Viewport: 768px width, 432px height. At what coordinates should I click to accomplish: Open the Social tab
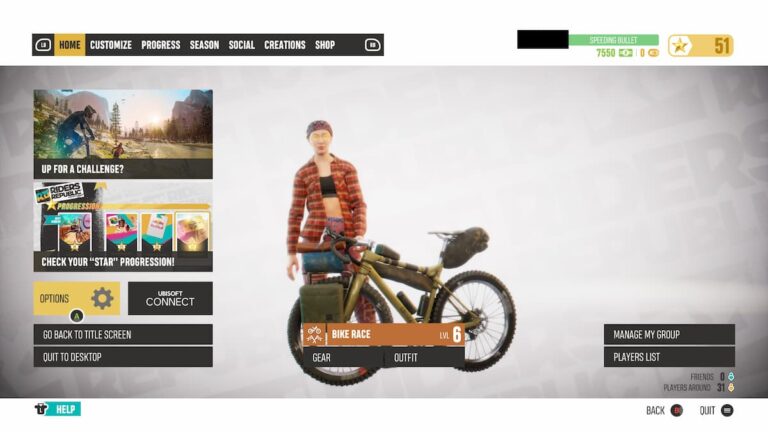241,45
